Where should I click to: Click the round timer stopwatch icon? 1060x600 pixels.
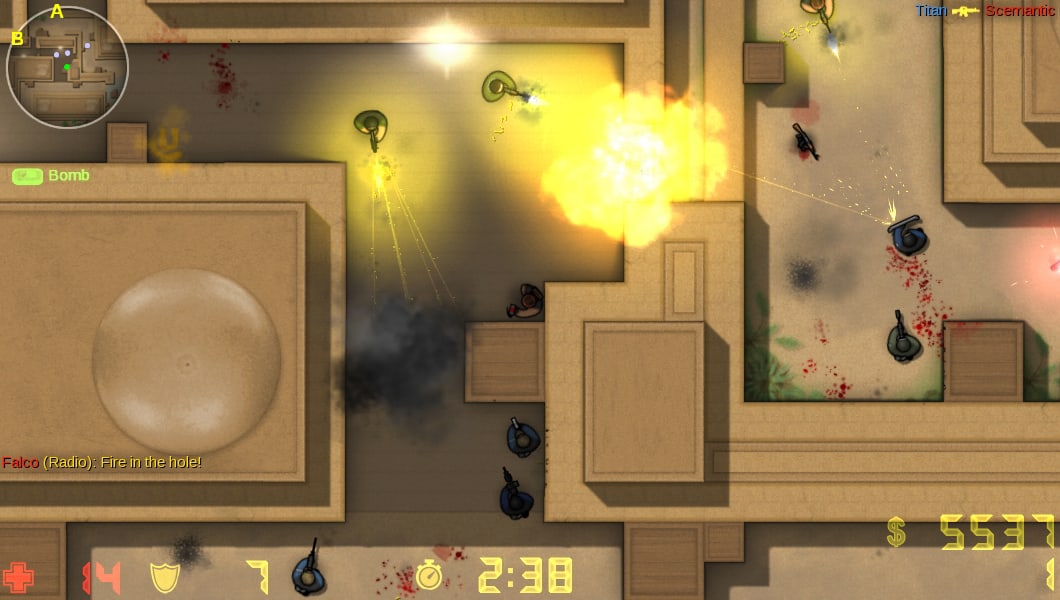coord(429,576)
